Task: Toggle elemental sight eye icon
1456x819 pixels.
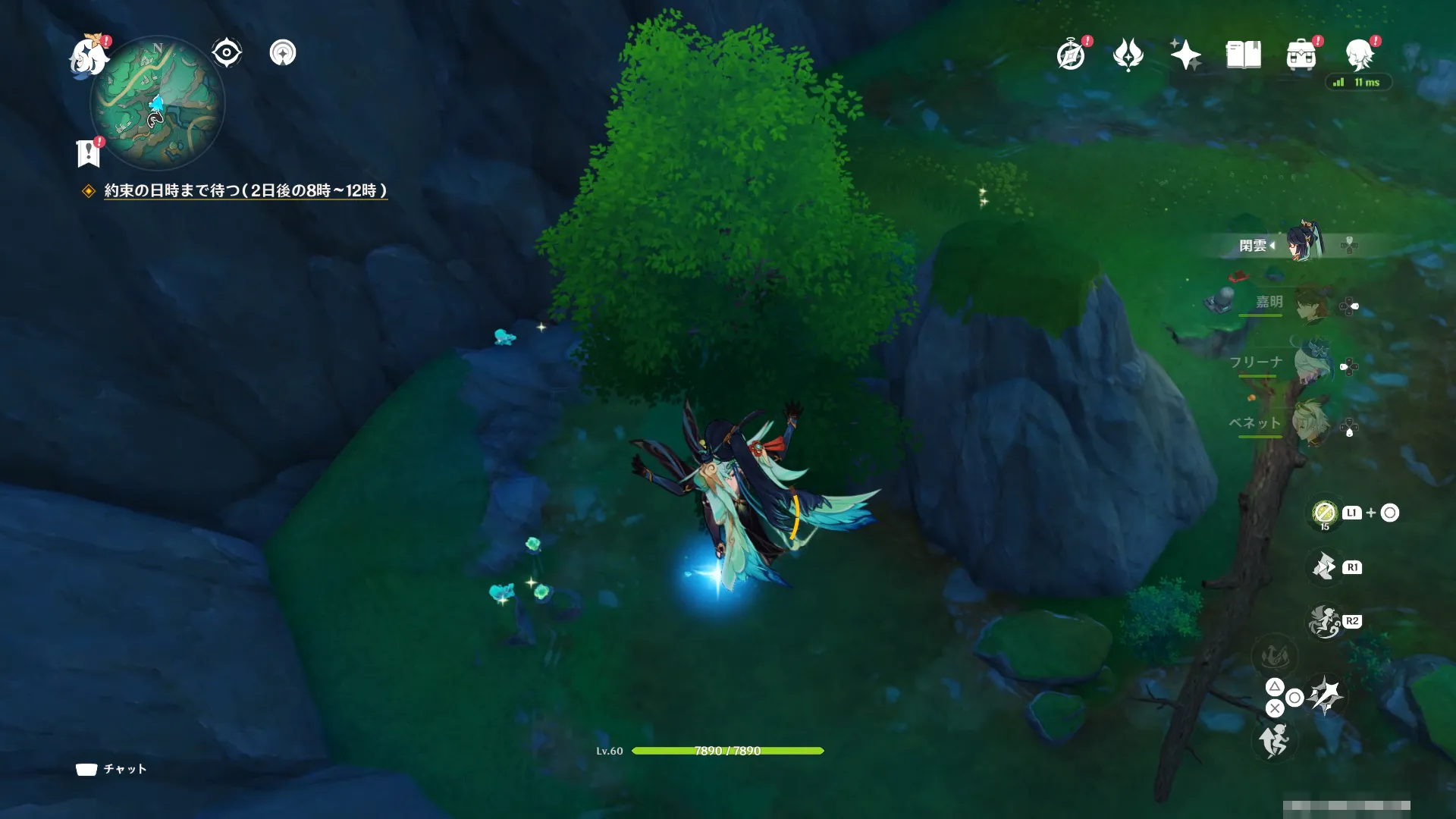Action: pos(226,53)
